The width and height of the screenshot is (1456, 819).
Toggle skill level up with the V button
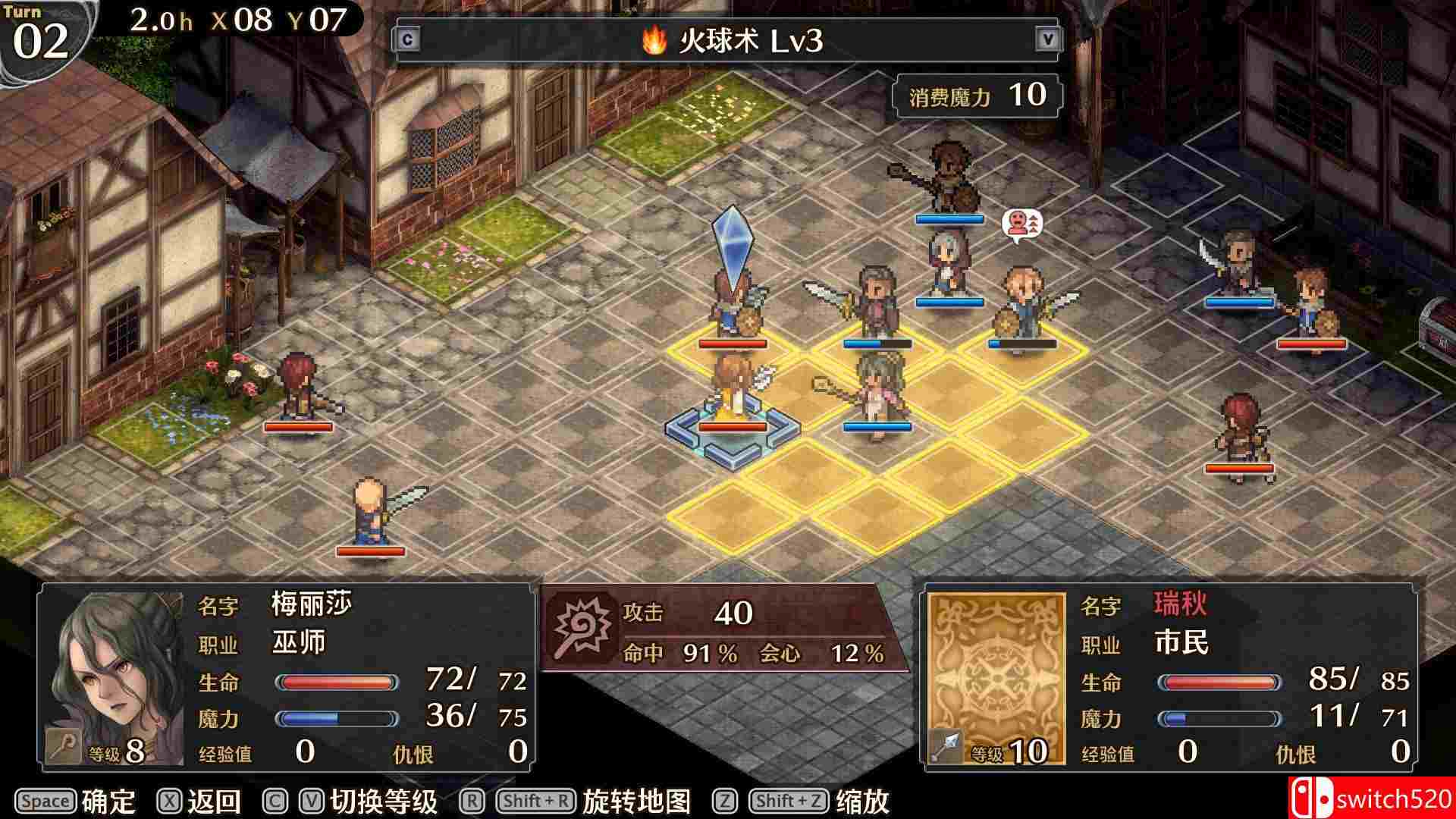point(1048,36)
